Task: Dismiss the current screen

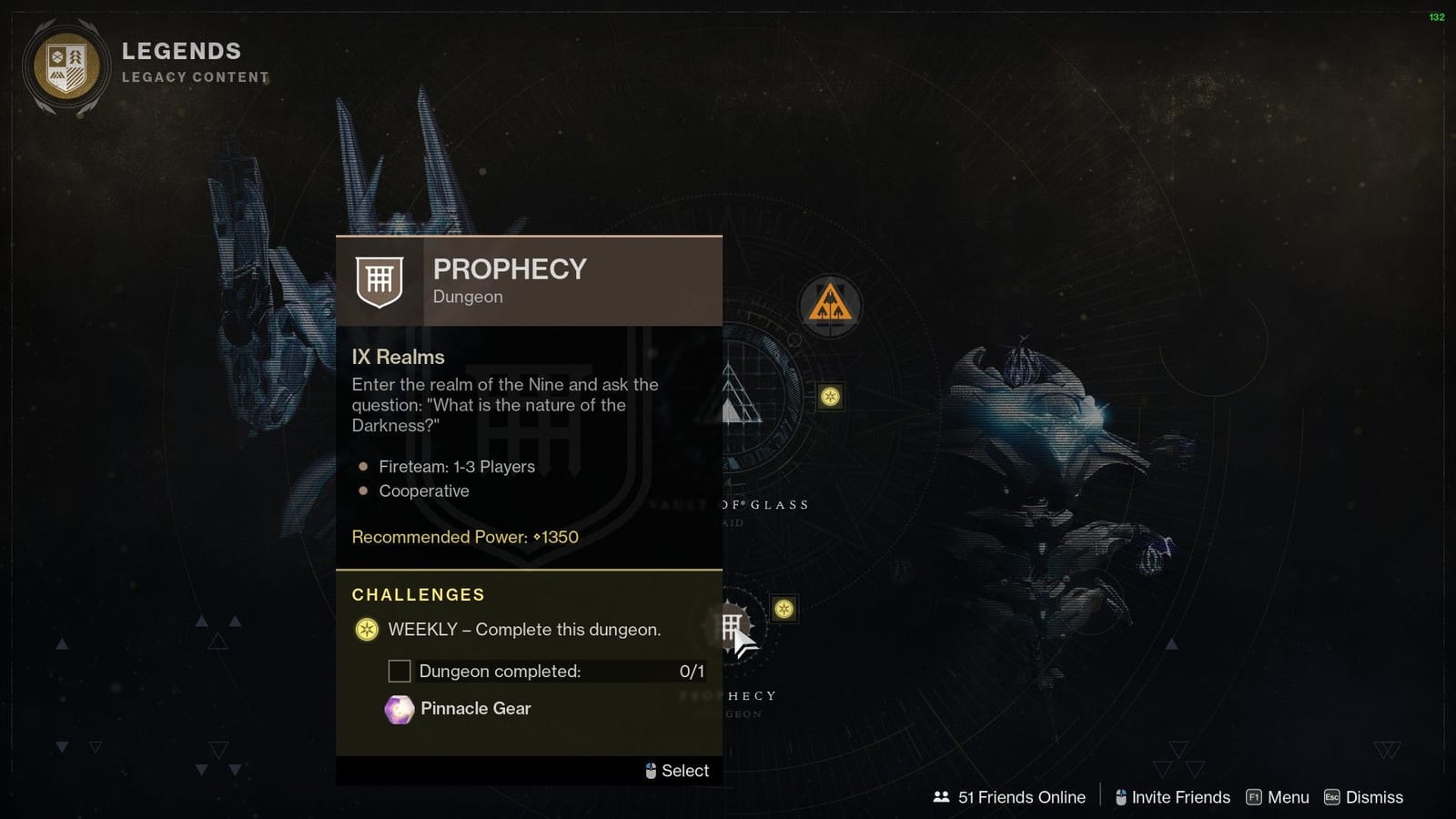Action: 1375,797
